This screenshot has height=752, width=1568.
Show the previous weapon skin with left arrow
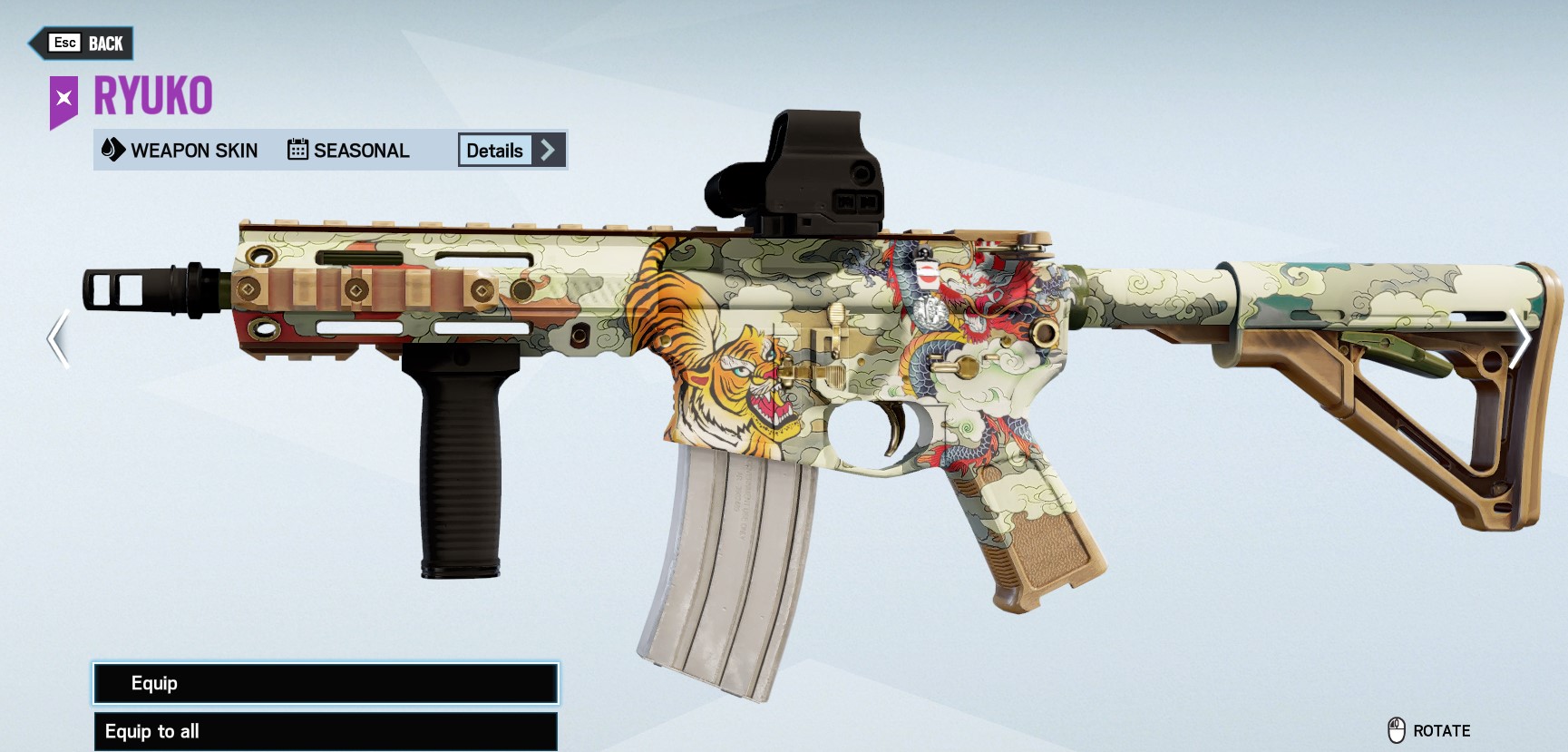pyautogui.click(x=58, y=338)
